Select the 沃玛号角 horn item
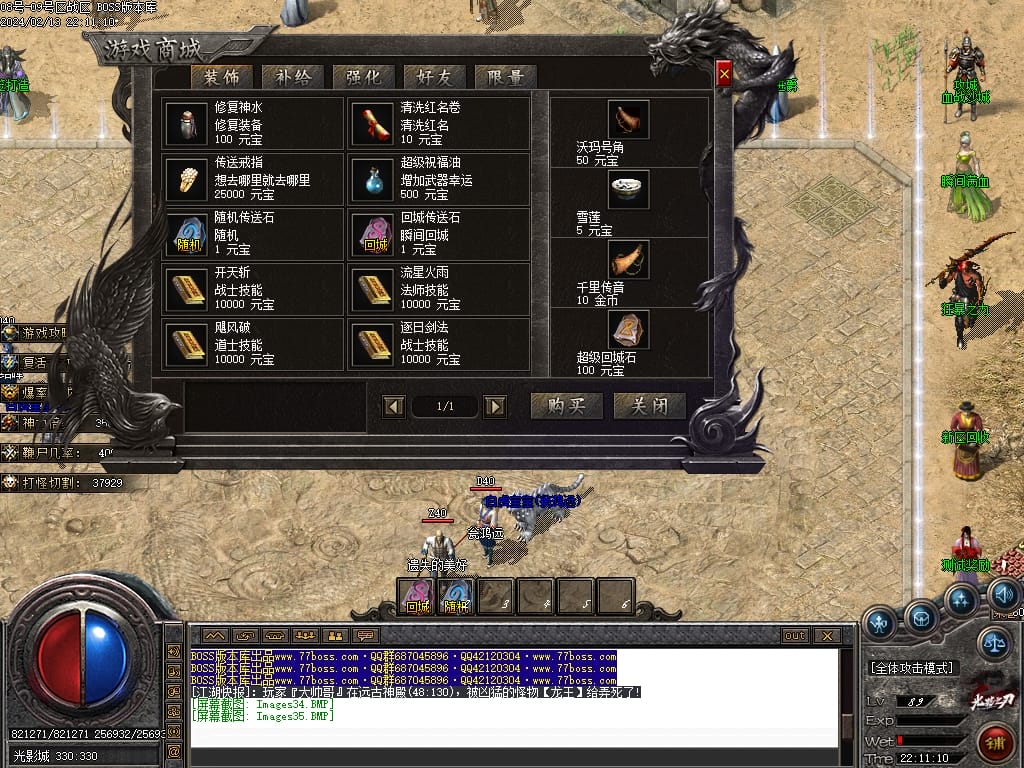This screenshot has width=1024, height=768. tap(628, 120)
